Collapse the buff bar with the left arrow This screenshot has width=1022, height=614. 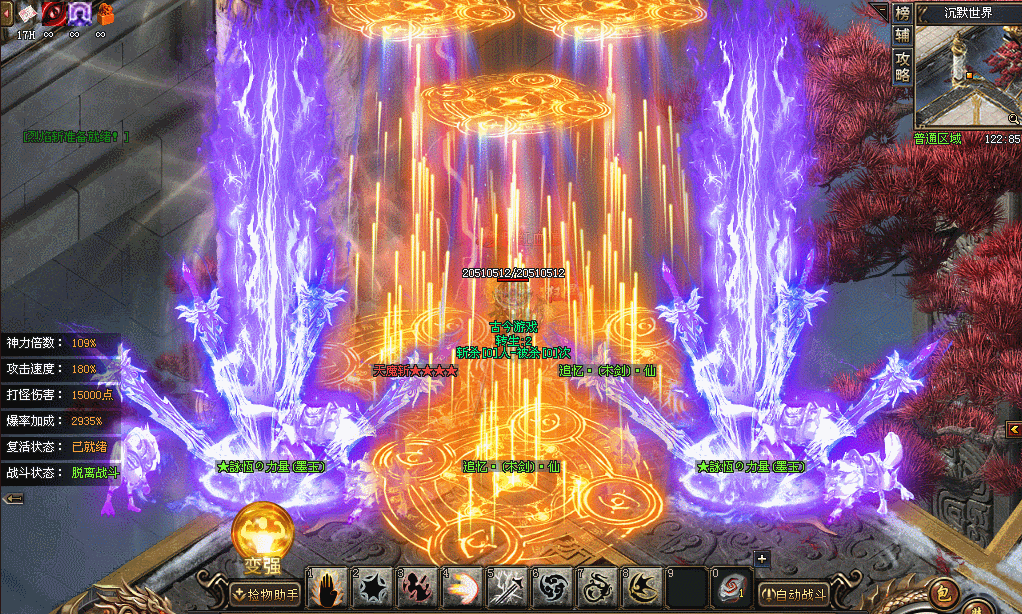point(13,498)
